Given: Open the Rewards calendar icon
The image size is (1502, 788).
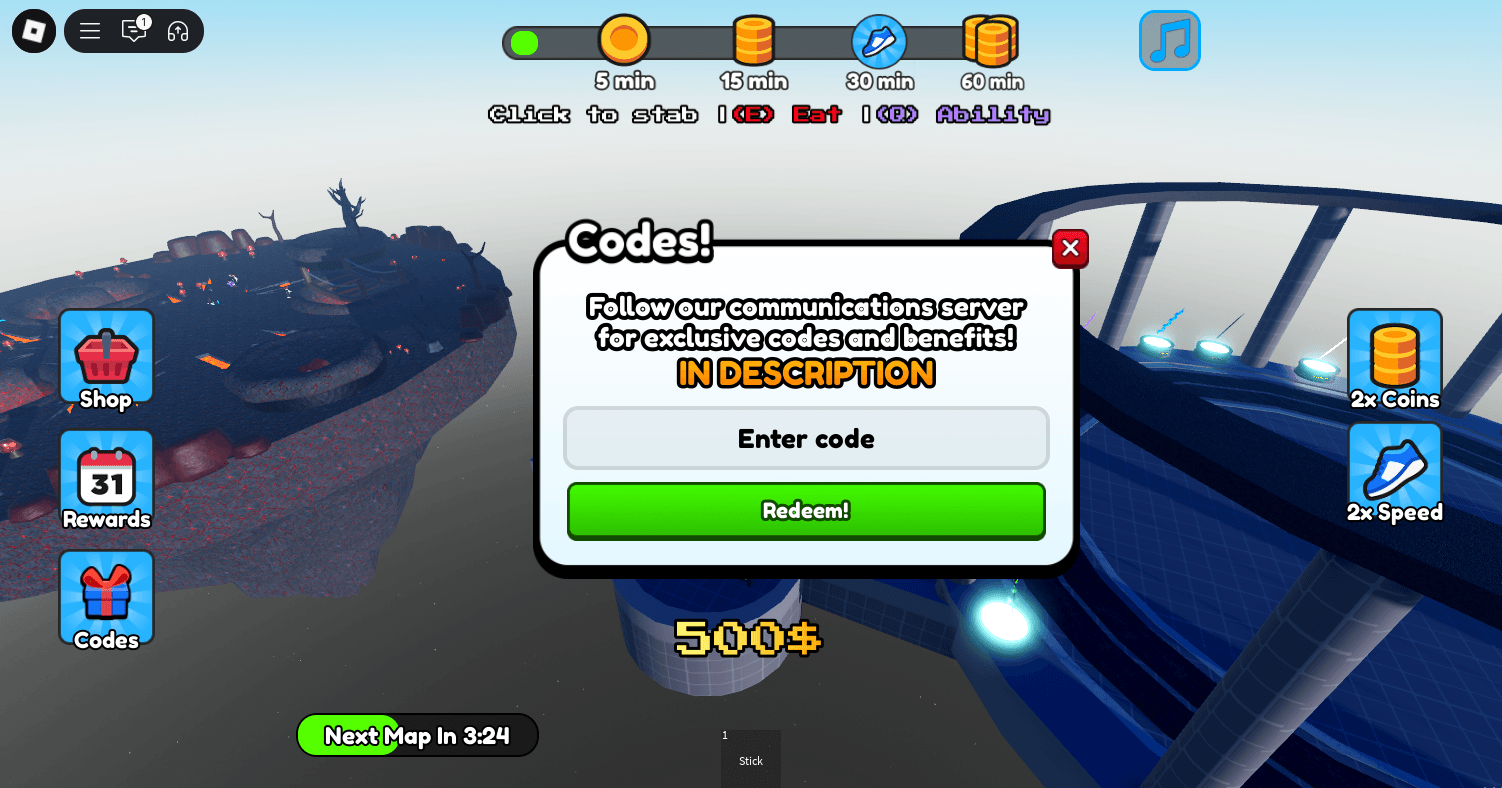Looking at the screenshot, I should [106, 478].
